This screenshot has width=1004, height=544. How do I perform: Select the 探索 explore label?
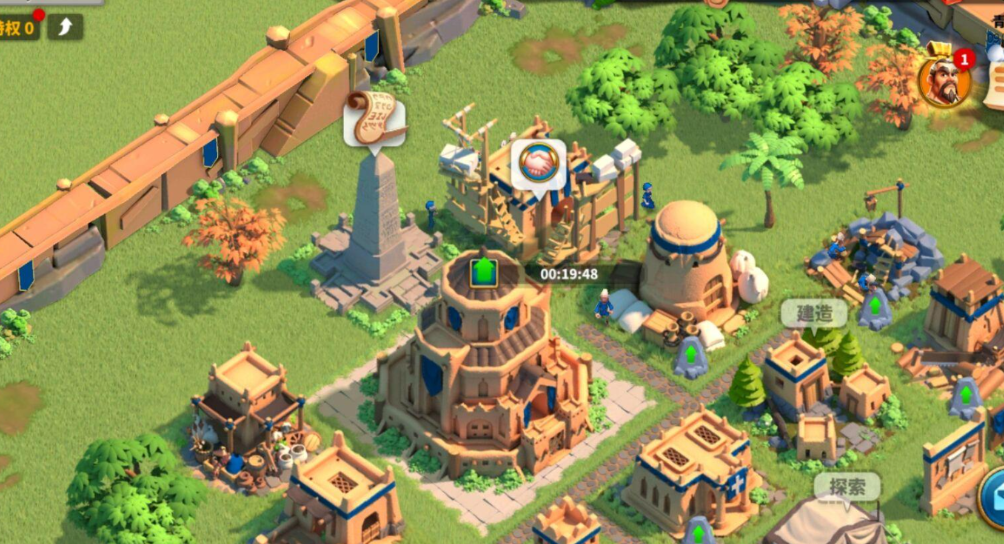pyautogui.click(x=846, y=488)
